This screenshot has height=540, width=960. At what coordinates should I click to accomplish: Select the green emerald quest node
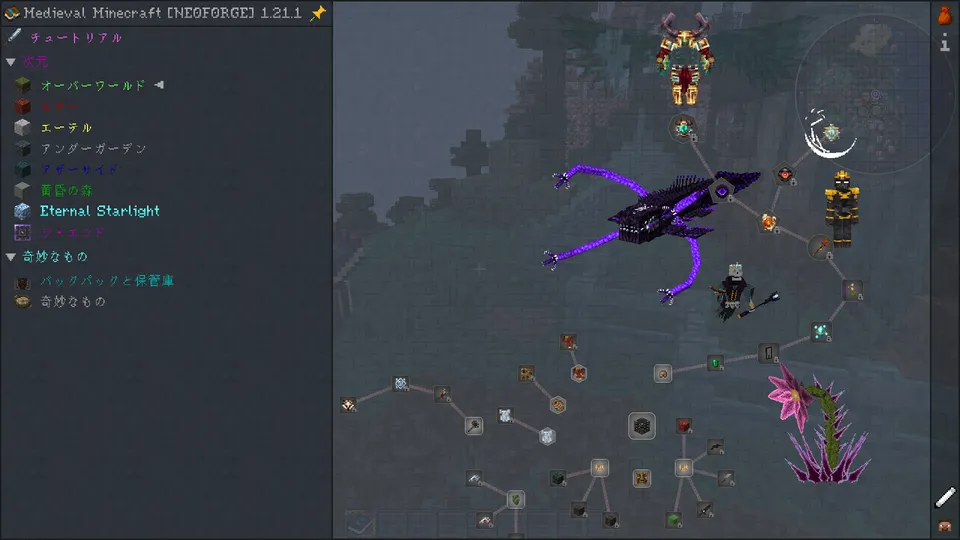point(715,363)
